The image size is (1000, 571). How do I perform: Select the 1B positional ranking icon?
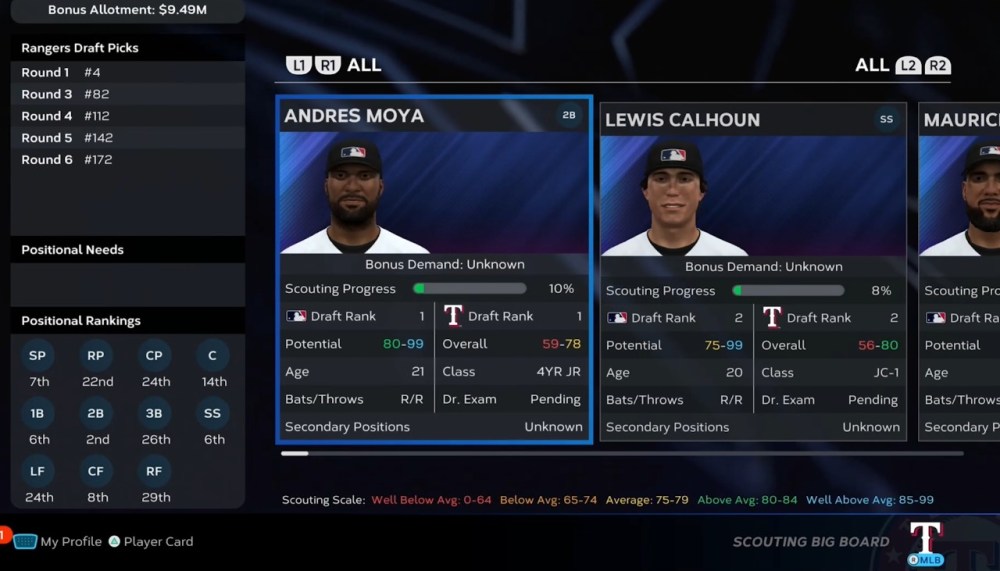pyautogui.click(x=39, y=414)
